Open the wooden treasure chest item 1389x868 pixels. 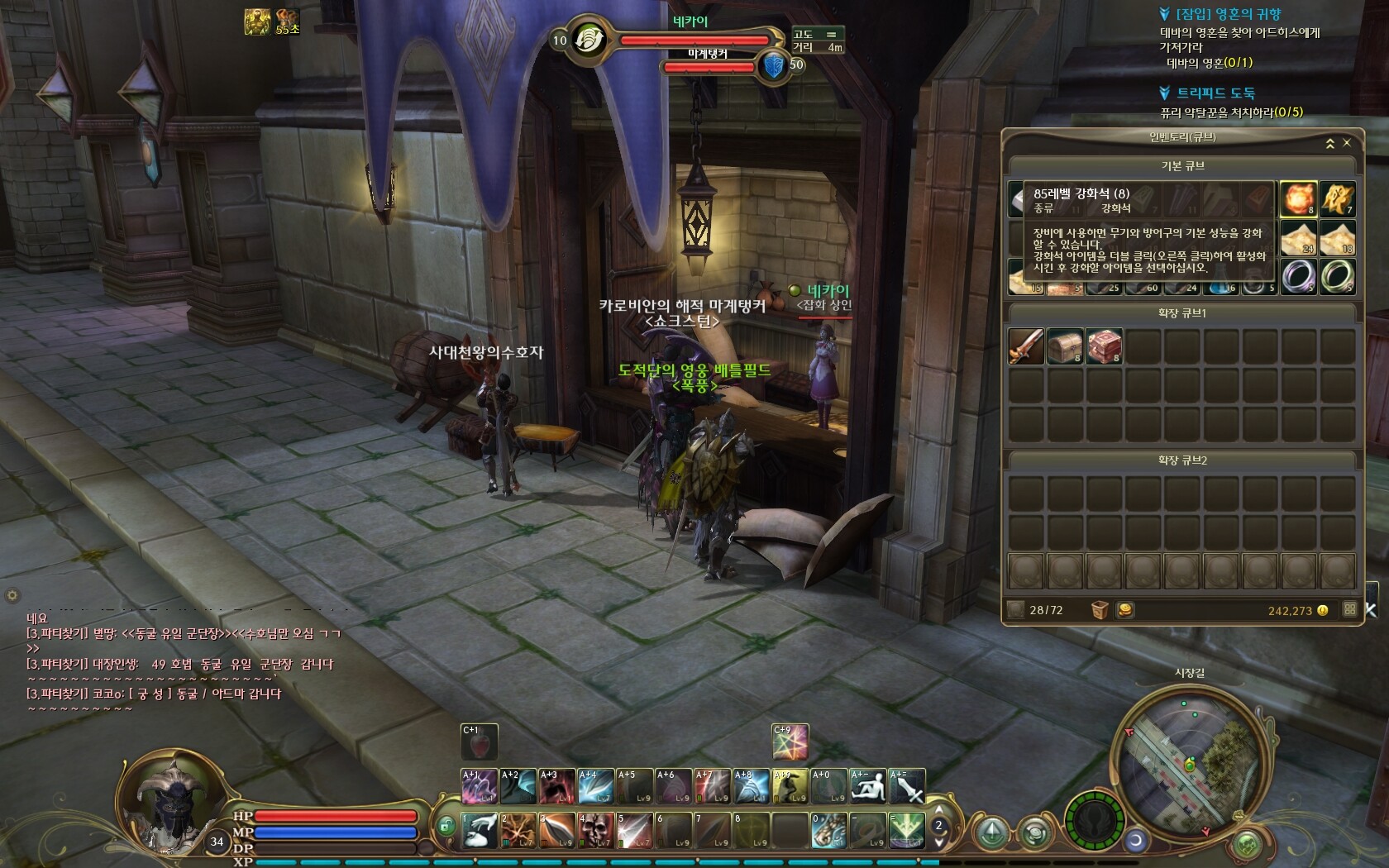[x=1065, y=346]
